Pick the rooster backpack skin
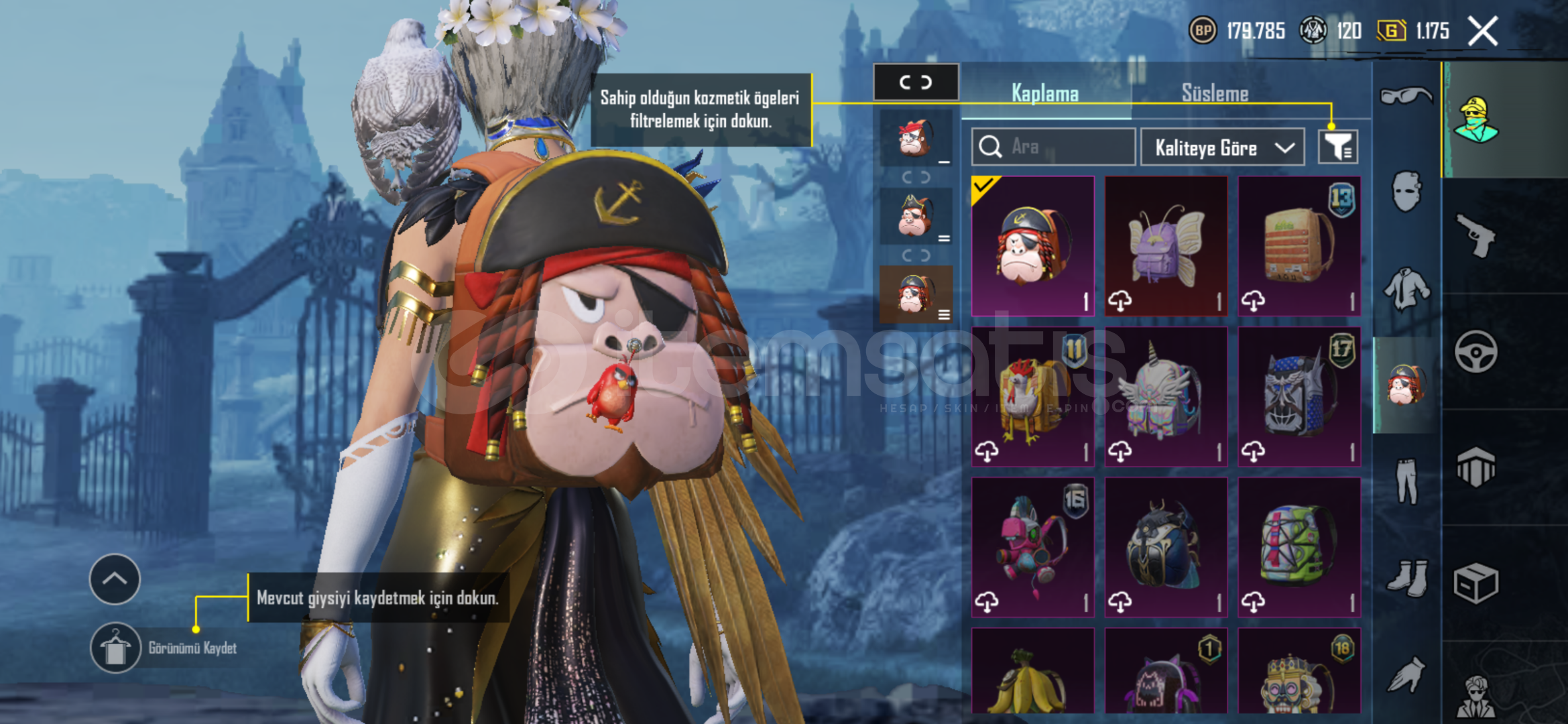1568x724 pixels. [x=1032, y=396]
